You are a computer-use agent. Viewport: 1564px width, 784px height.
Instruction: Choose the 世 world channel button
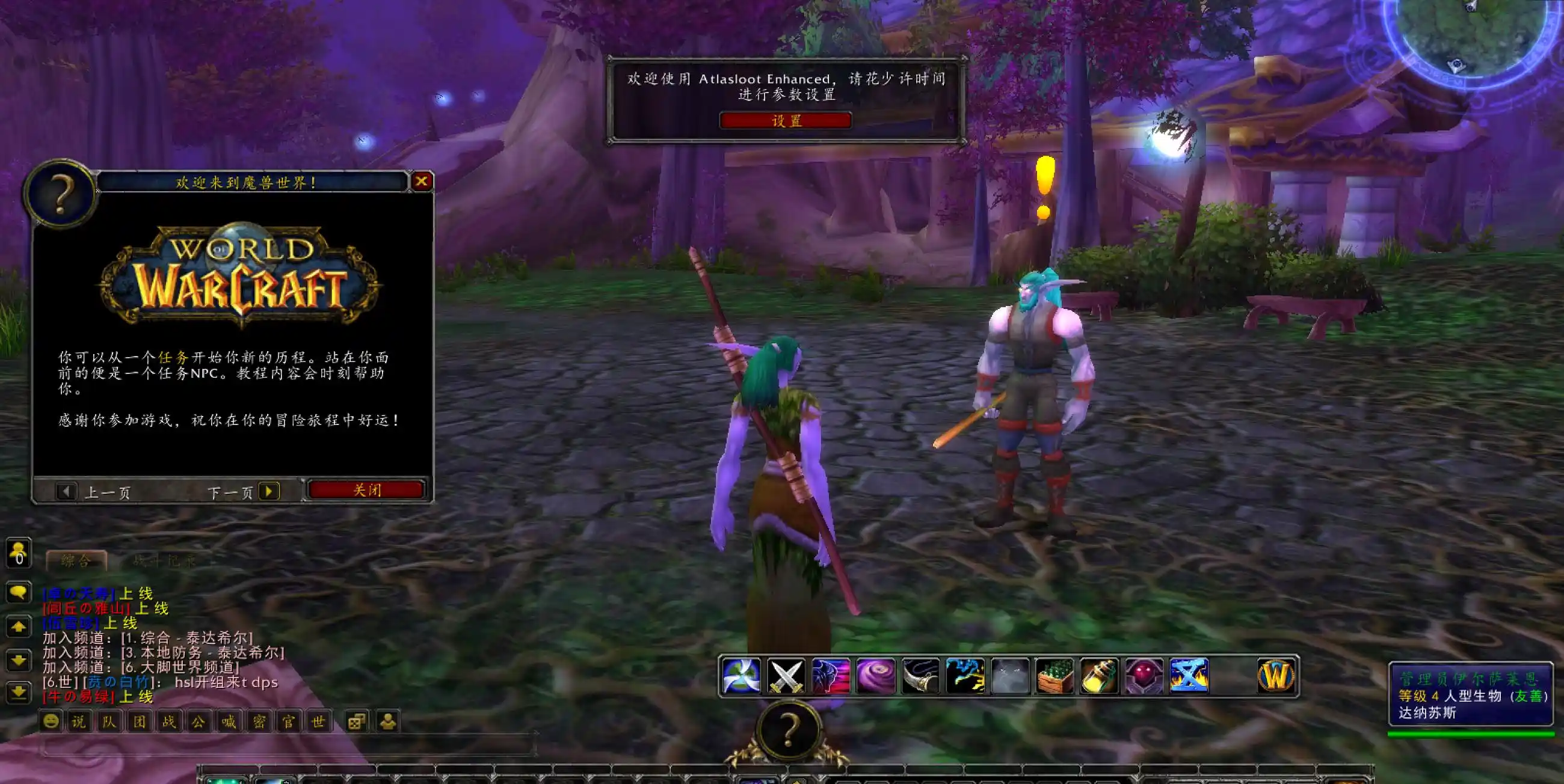point(318,721)
